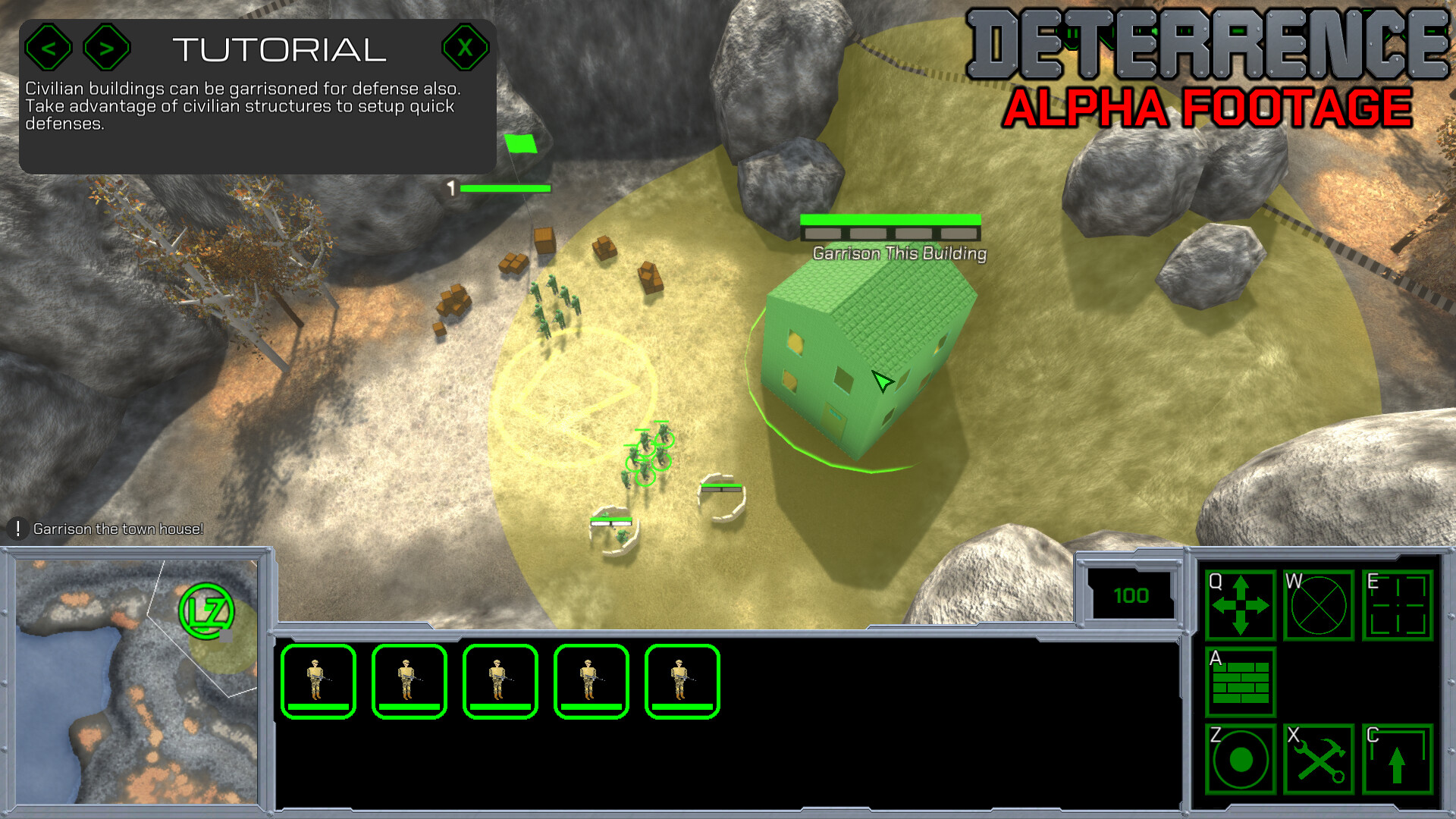The image size is (1456, 819).
Task: Advance to the next tutorial page
Action: (106, 47)
